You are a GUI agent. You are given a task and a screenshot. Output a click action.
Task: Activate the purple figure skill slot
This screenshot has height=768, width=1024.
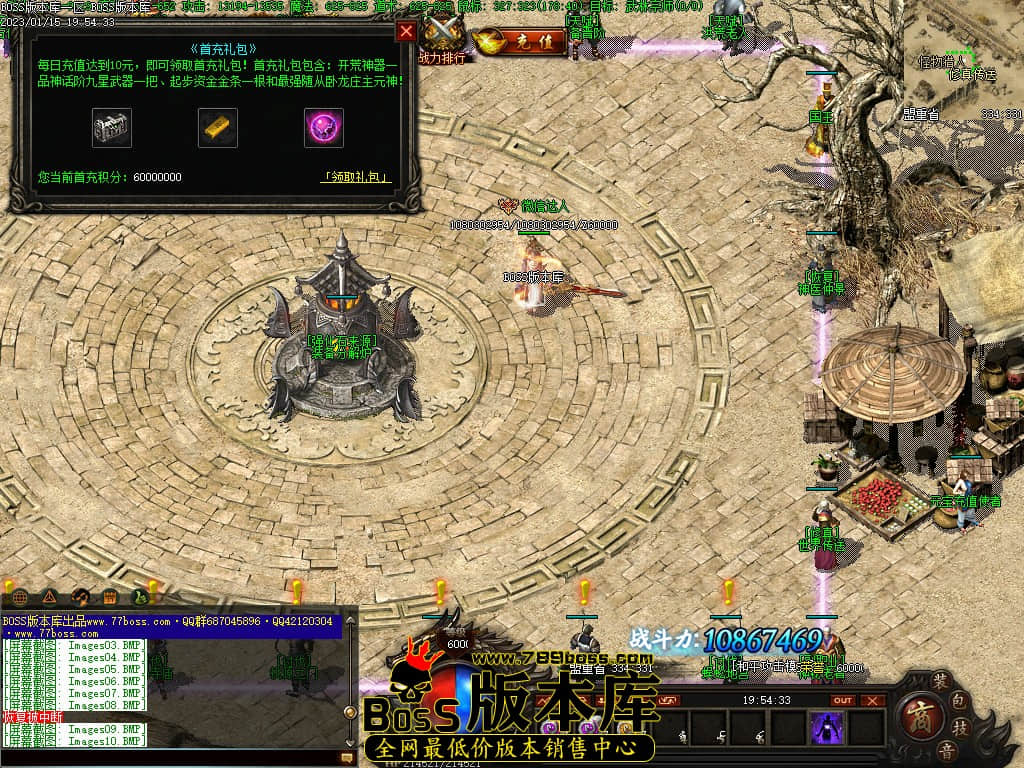[x=827, y=729]
